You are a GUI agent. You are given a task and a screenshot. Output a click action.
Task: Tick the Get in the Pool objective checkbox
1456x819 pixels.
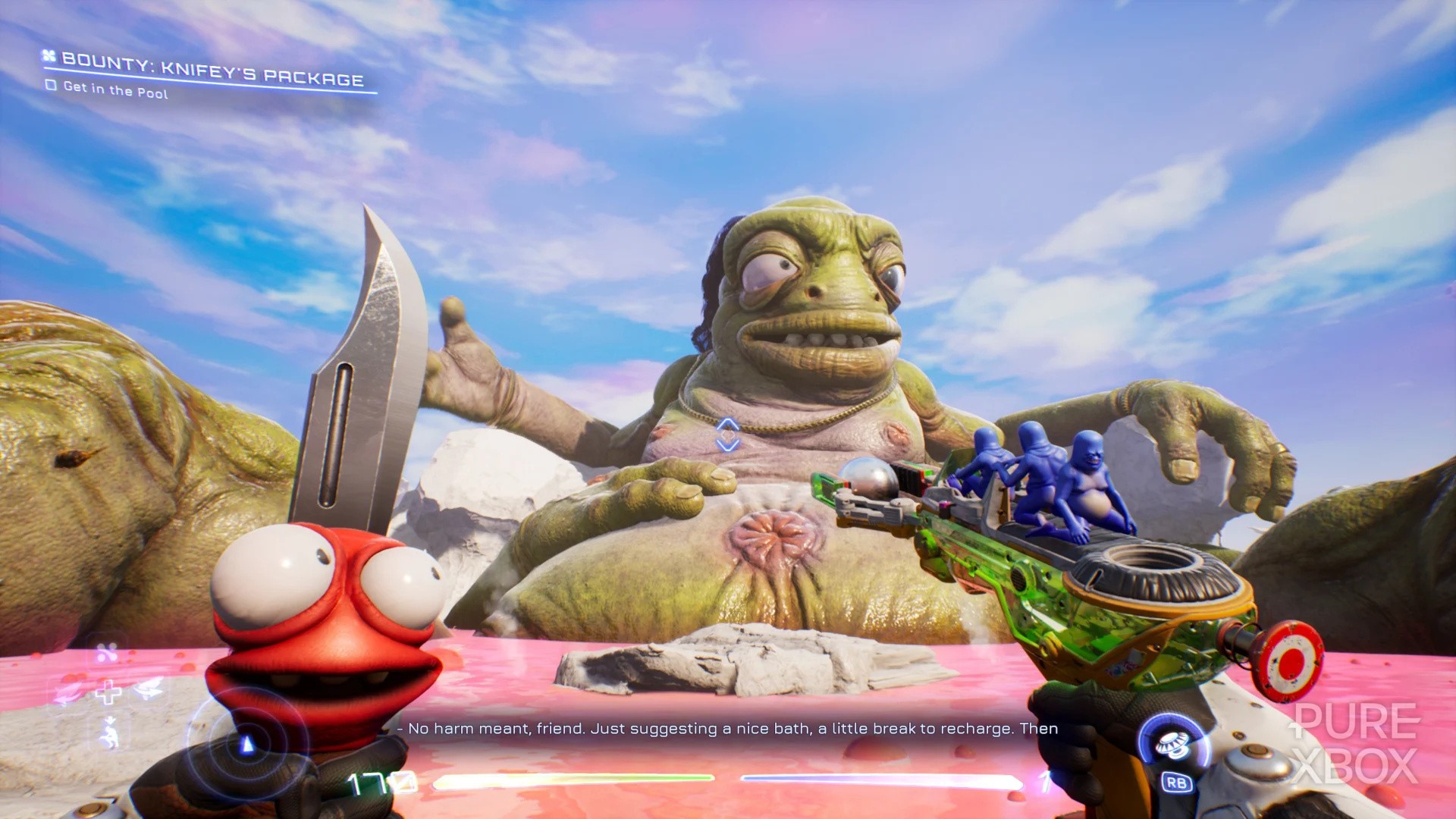coord(51,85)
